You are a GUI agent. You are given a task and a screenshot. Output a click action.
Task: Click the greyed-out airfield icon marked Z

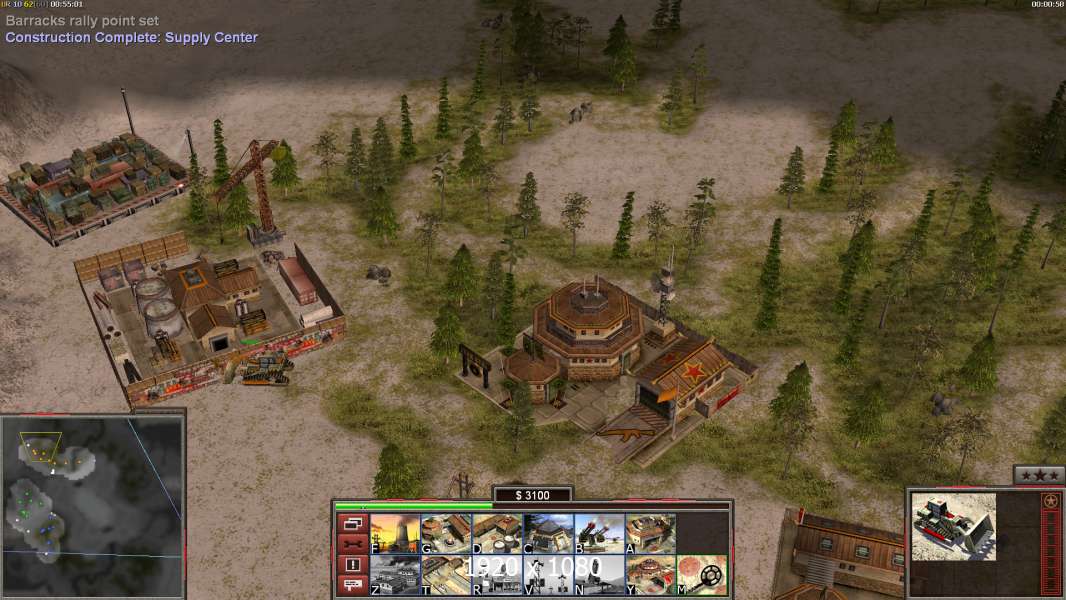click(x=395, y=575)
